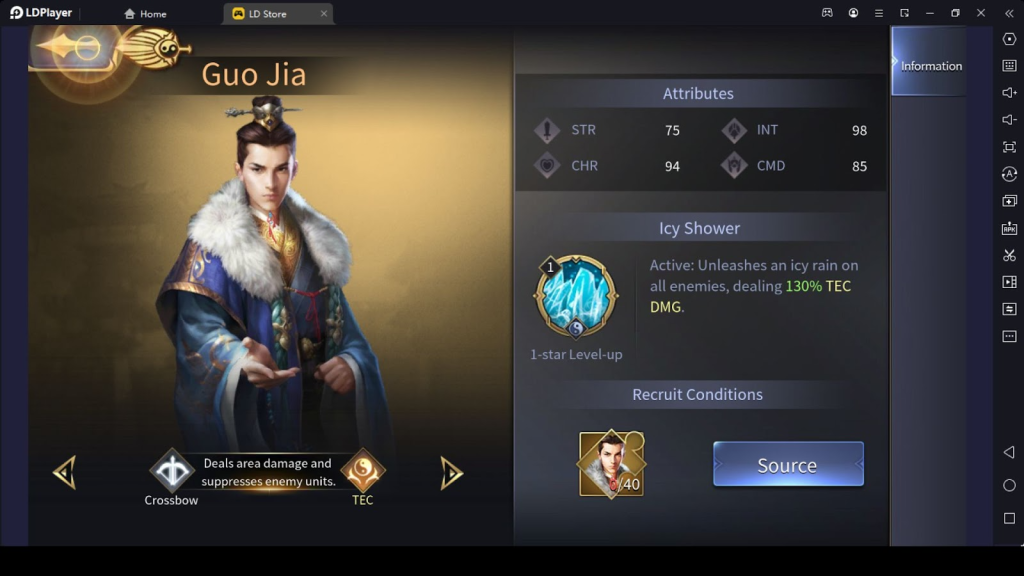Tap the TEC damage type icon
Screen dimensions: 1024x576
tap(362, 470)
